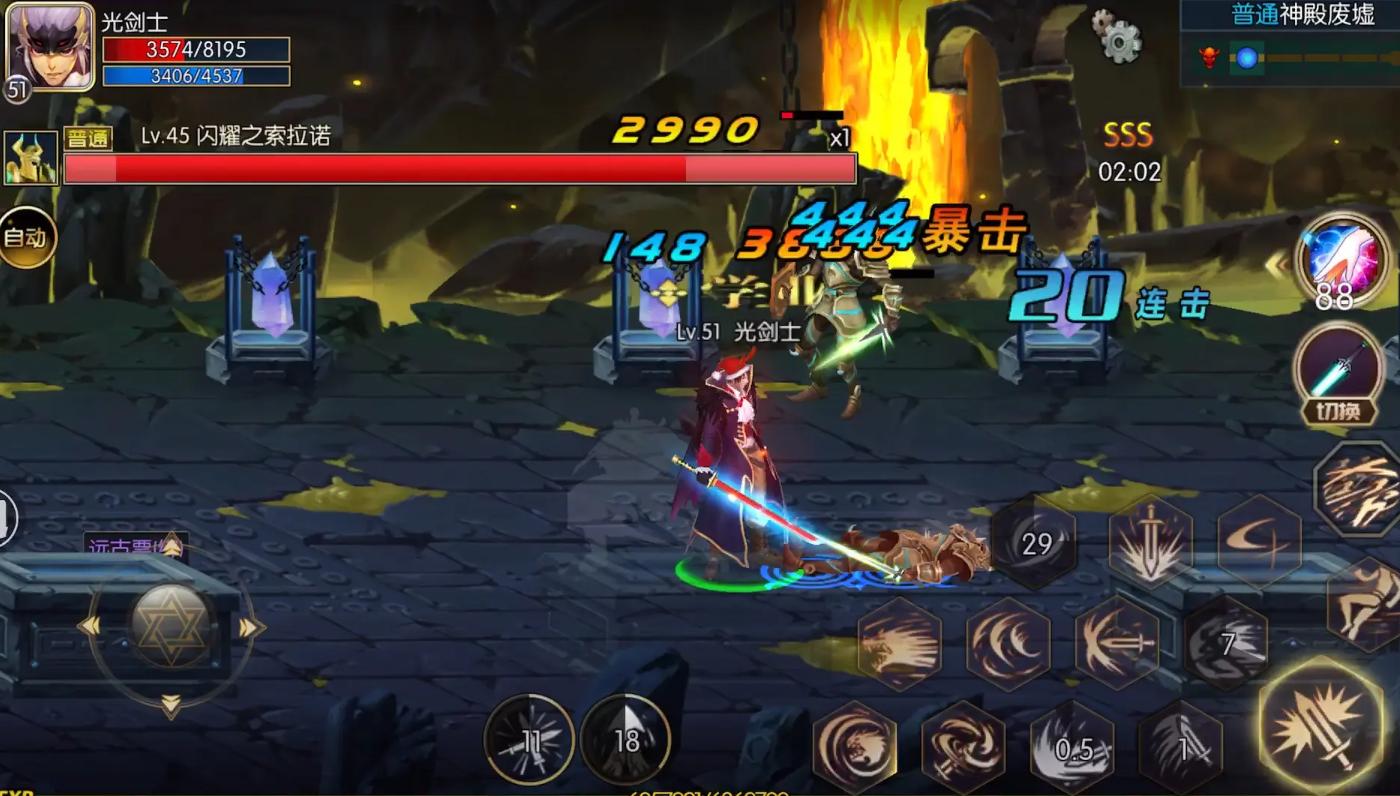Open the gear settings menu
Screen dimensions: 1400x796
(1117, 37)
